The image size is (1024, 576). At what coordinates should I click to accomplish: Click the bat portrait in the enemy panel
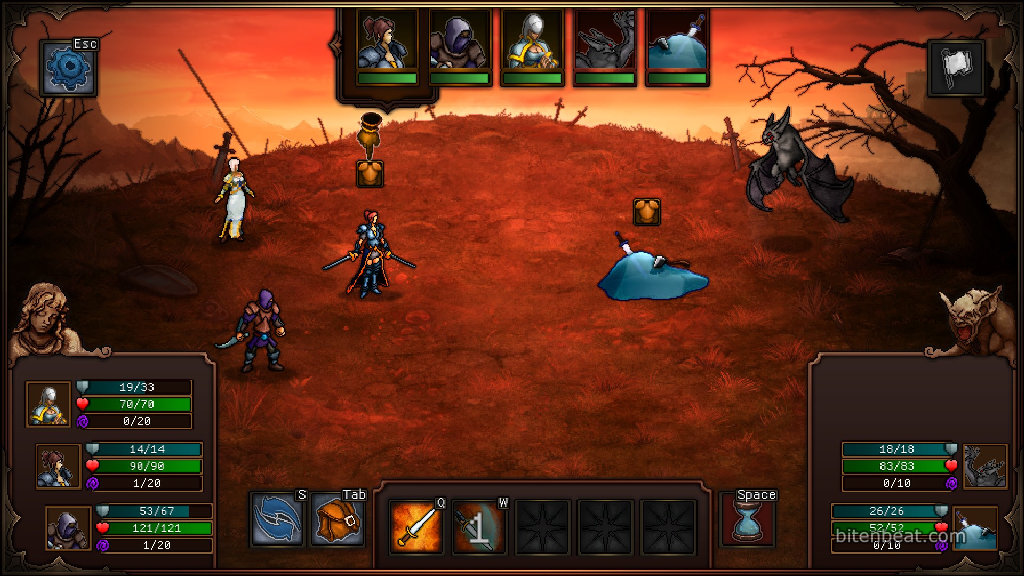pyautogui.click(x=984, y=466)
